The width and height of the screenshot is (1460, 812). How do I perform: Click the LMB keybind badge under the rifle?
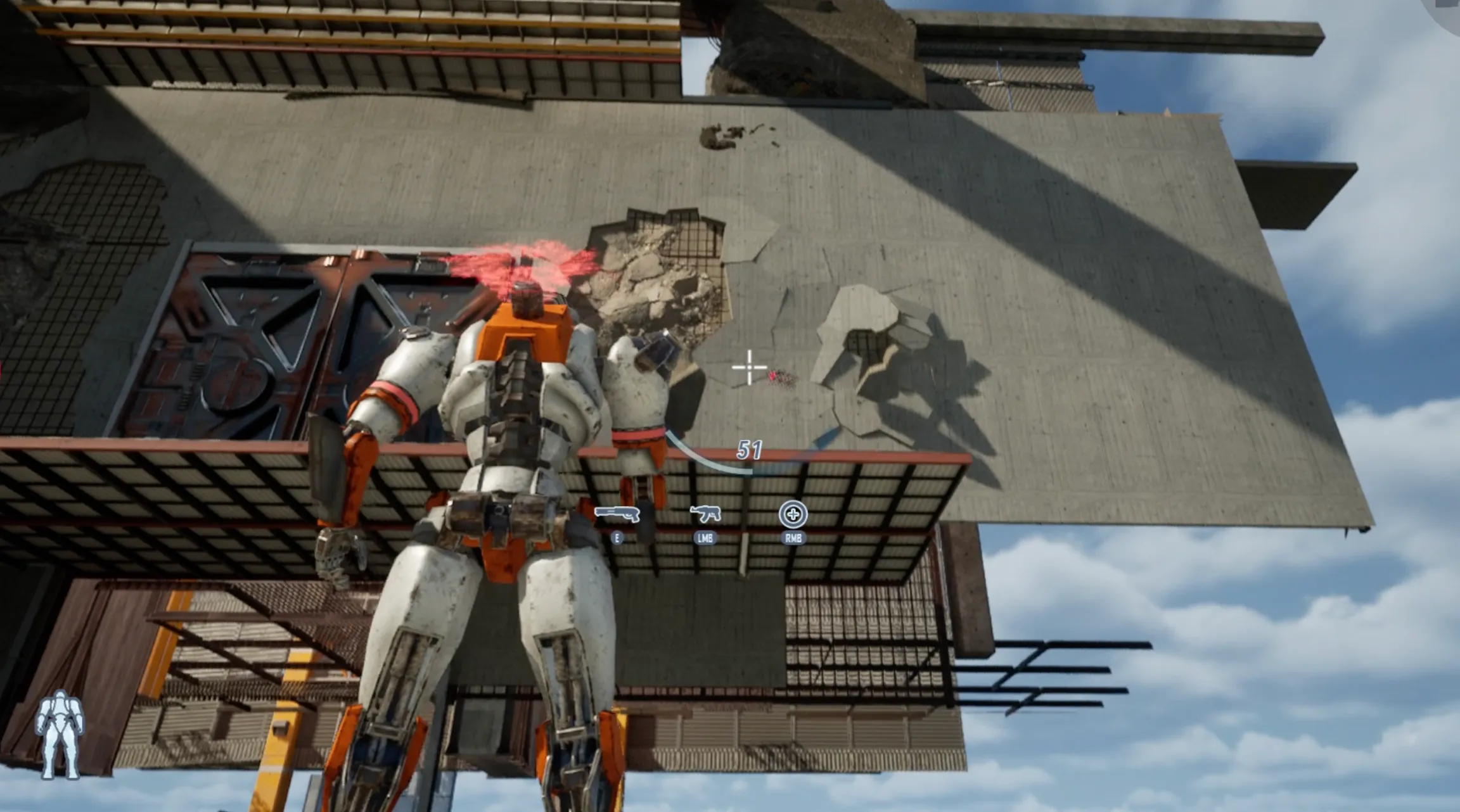pos(705,540)
